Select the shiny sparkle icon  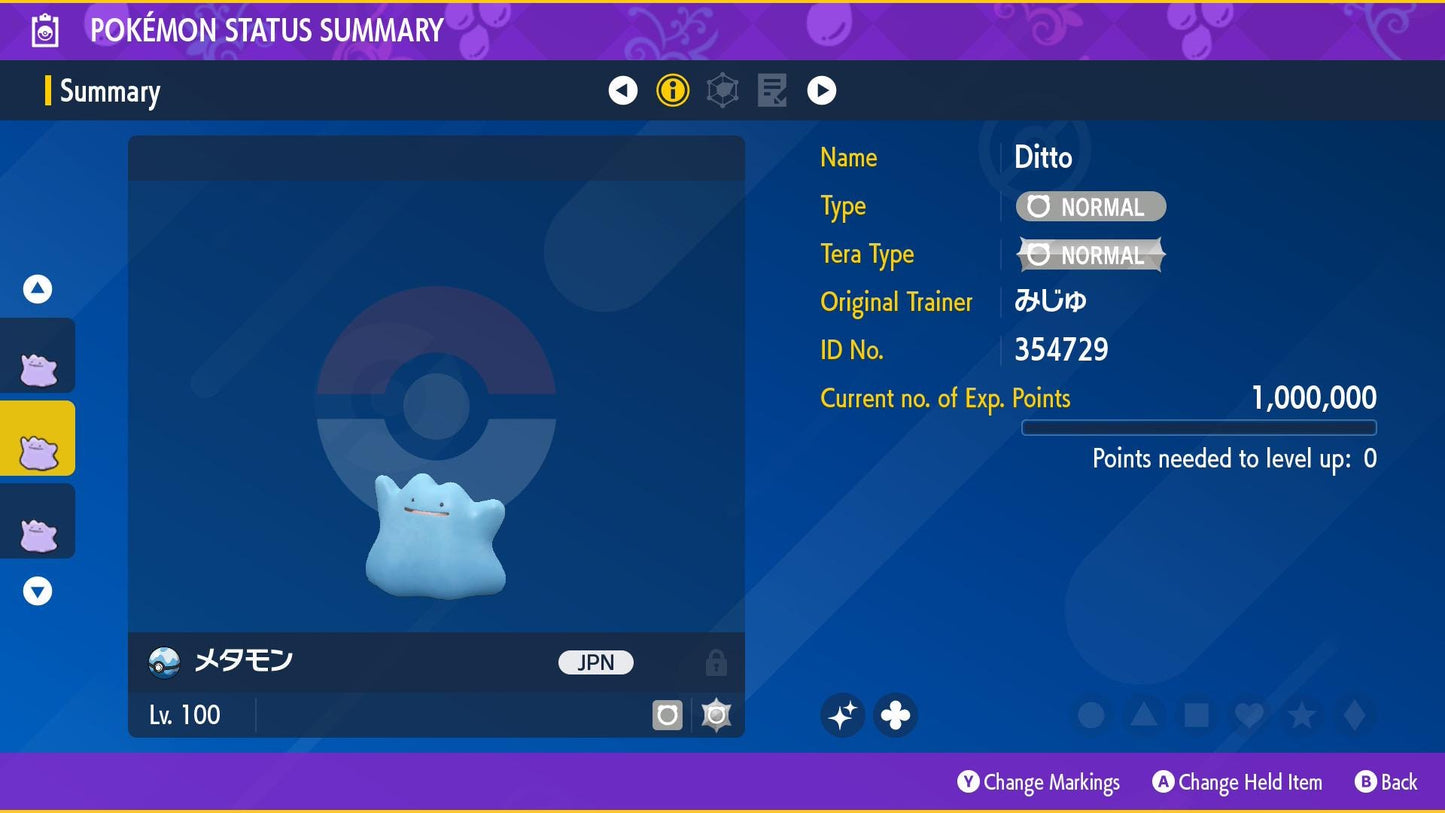(x=842, y=715)
